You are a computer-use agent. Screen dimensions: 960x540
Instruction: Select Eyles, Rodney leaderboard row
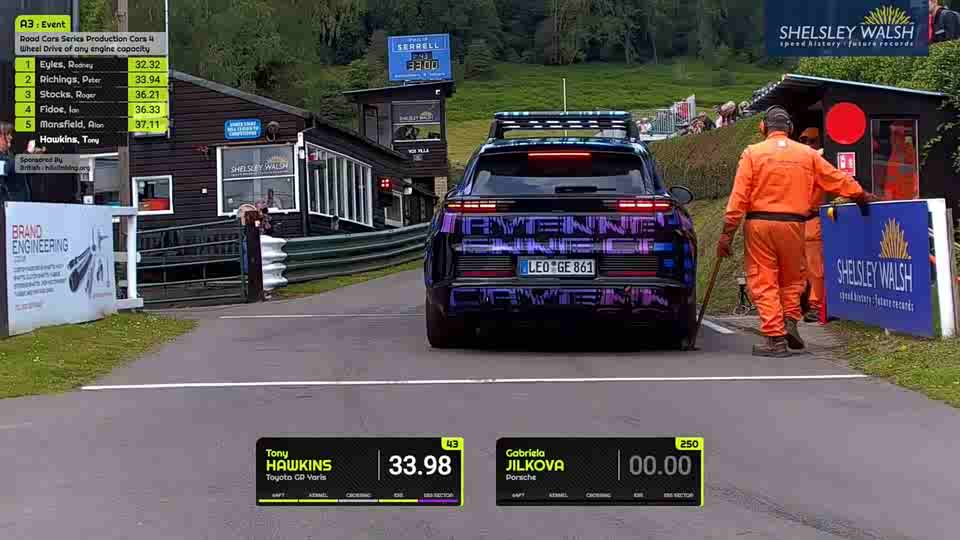(x=90, y=64)
